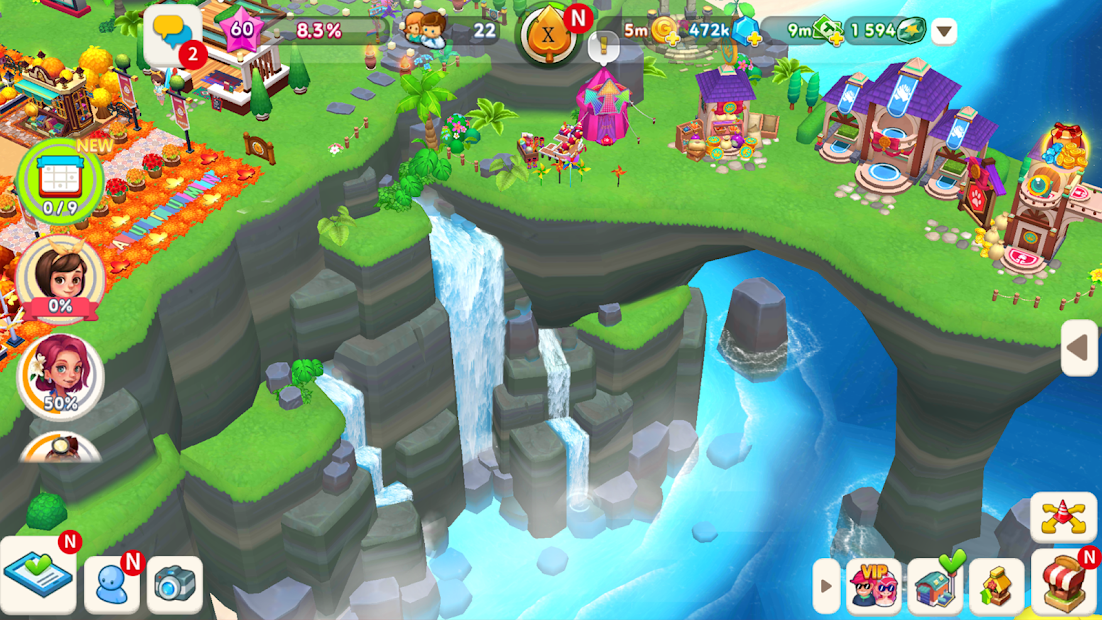Activate the move mode traffic cone button
Screen dimensions: 1102x620
[1063, 517]
